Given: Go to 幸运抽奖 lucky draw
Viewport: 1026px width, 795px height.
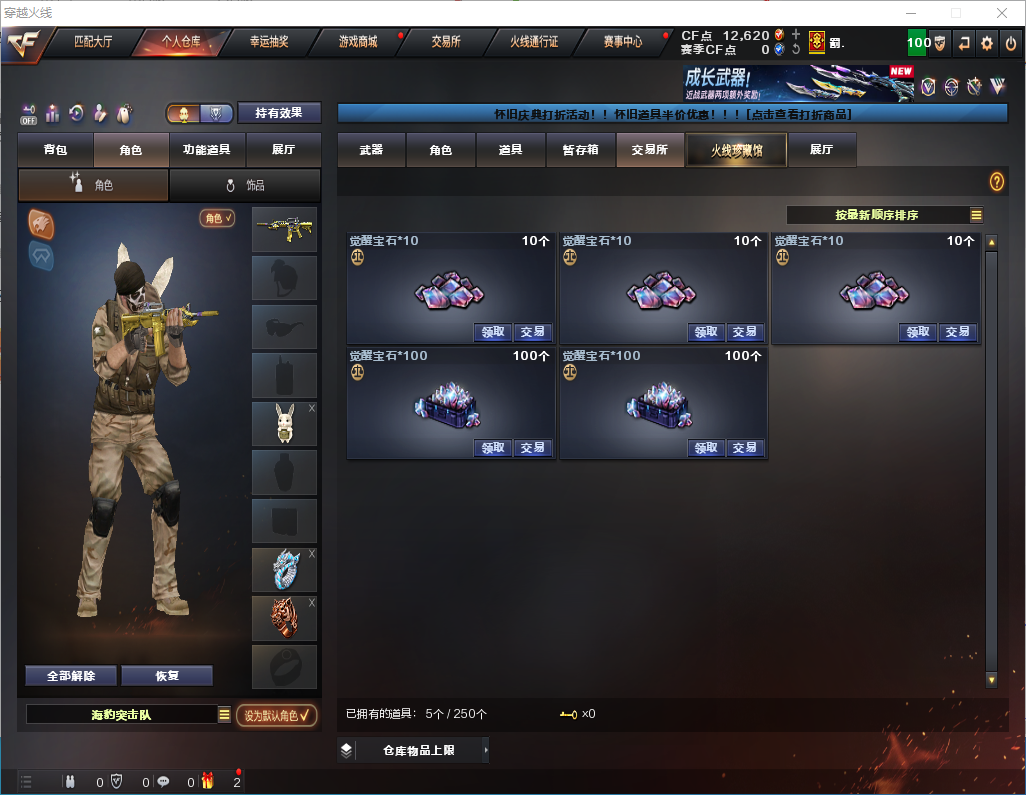Looking at the screenshot, I should [268, 42].
